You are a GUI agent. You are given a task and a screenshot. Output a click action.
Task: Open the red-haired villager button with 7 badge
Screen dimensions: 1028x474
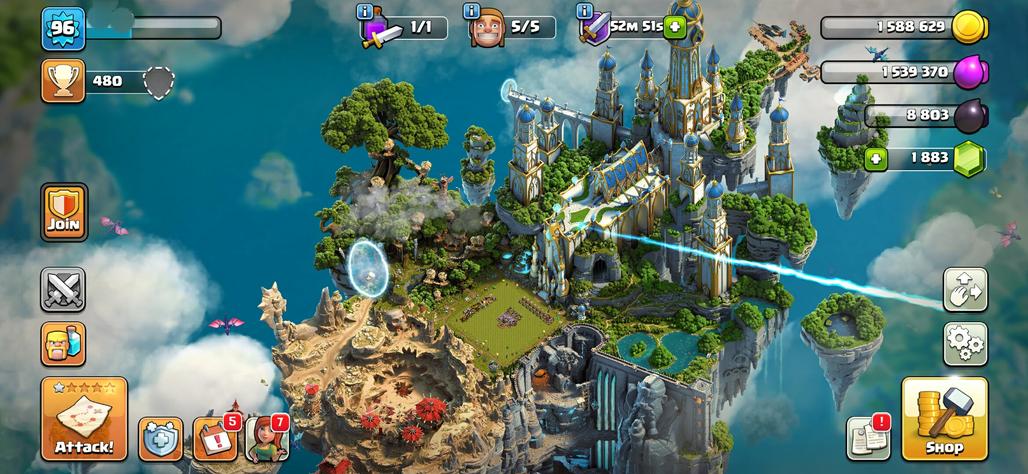(x=266, y=439)
